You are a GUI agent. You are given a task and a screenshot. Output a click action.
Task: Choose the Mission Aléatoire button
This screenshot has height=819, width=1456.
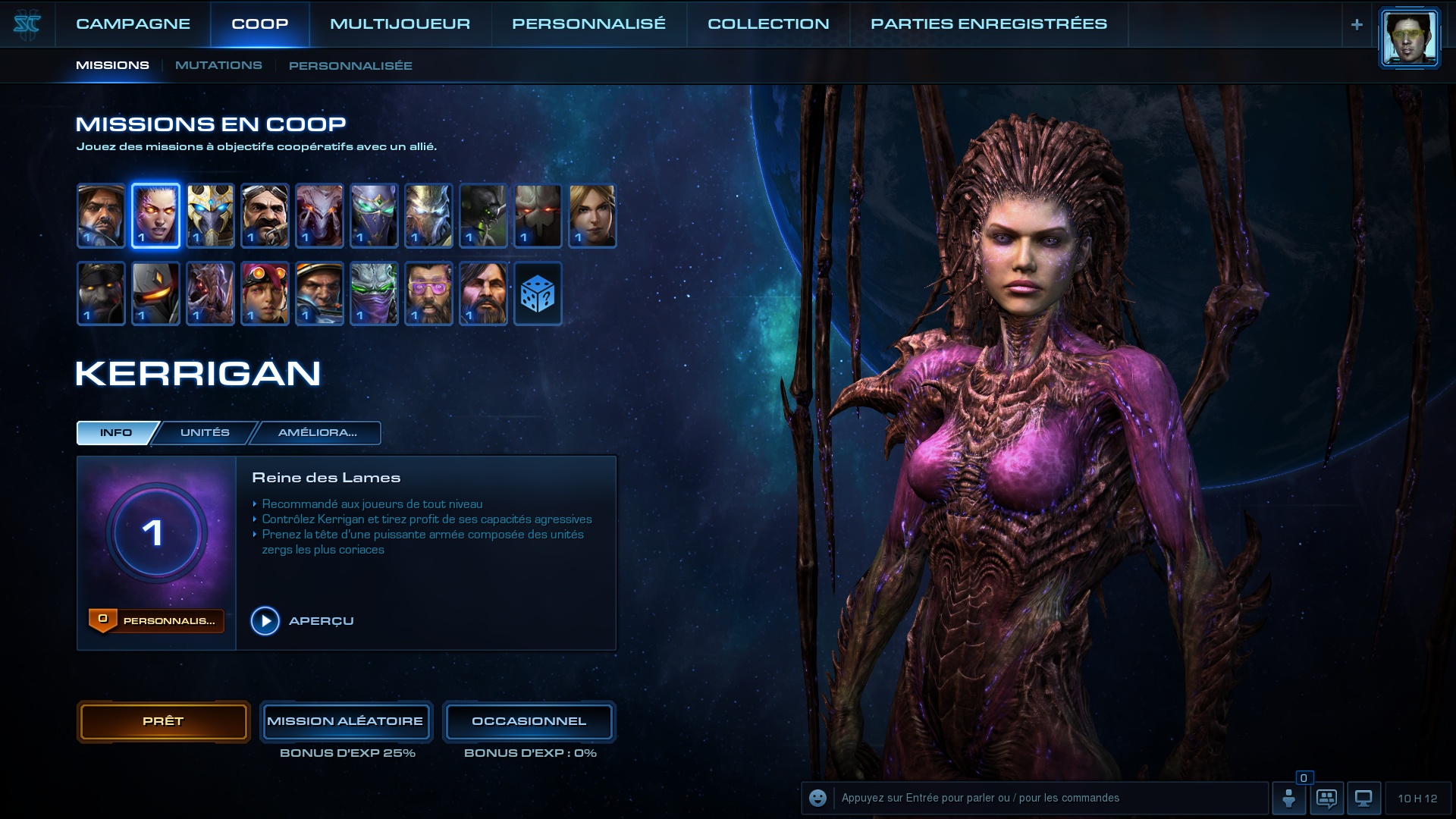tap(345, 721)
